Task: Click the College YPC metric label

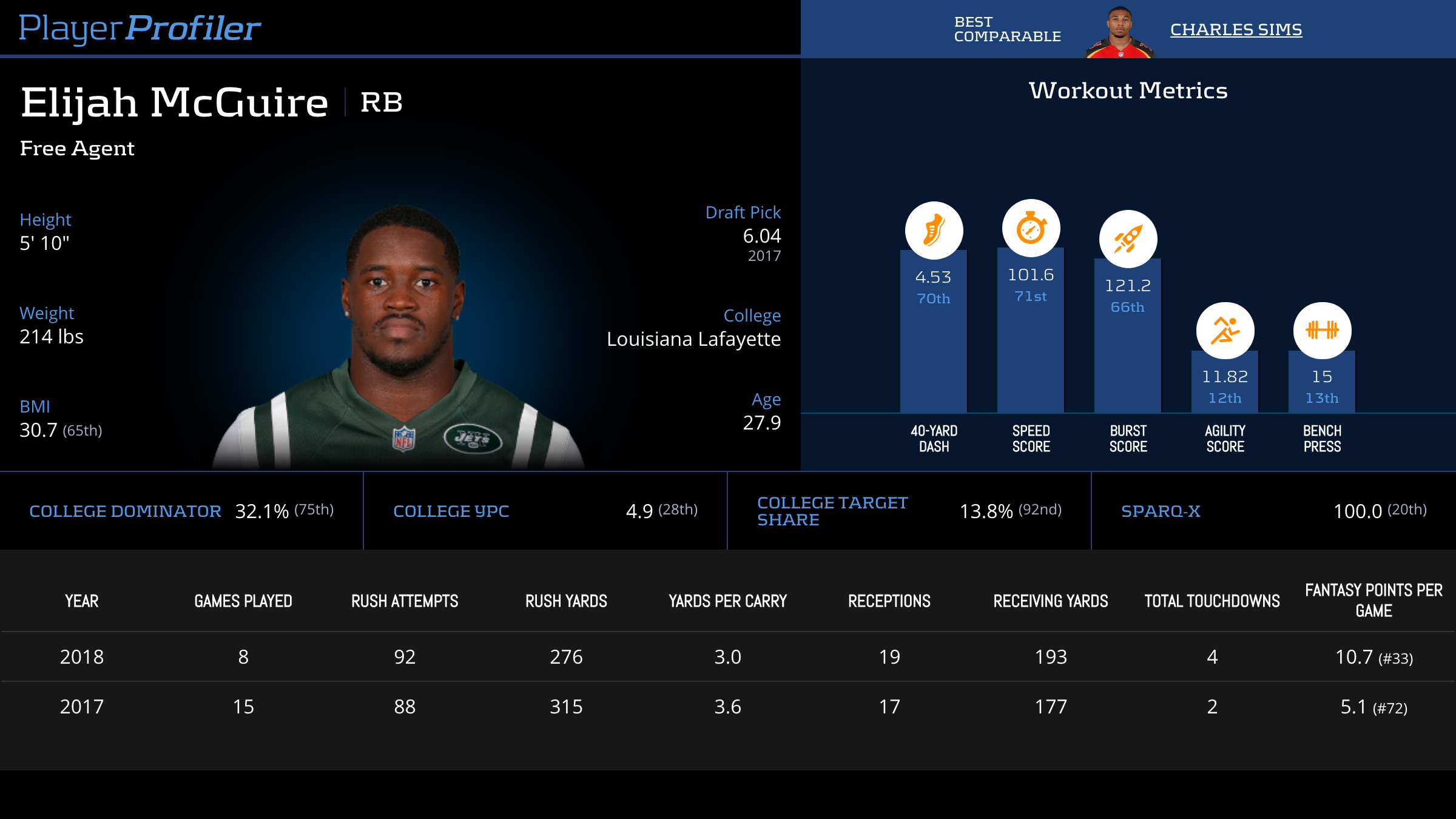Action: [x=451, y=511]
